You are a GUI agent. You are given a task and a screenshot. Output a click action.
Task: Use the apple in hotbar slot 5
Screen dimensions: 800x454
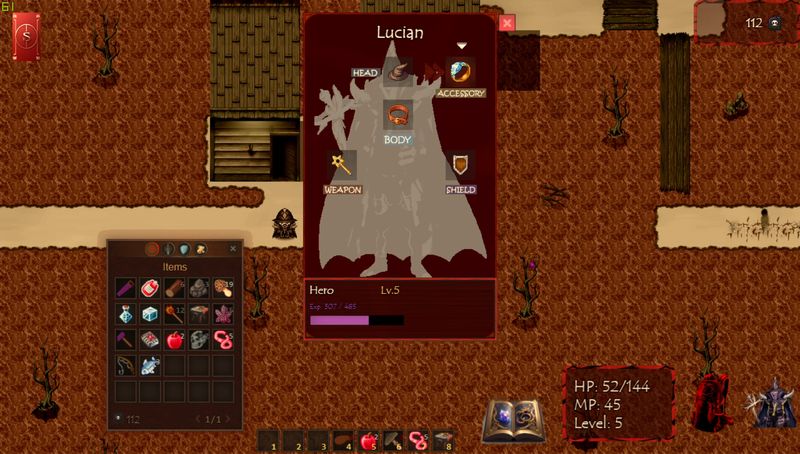[367, 439]
